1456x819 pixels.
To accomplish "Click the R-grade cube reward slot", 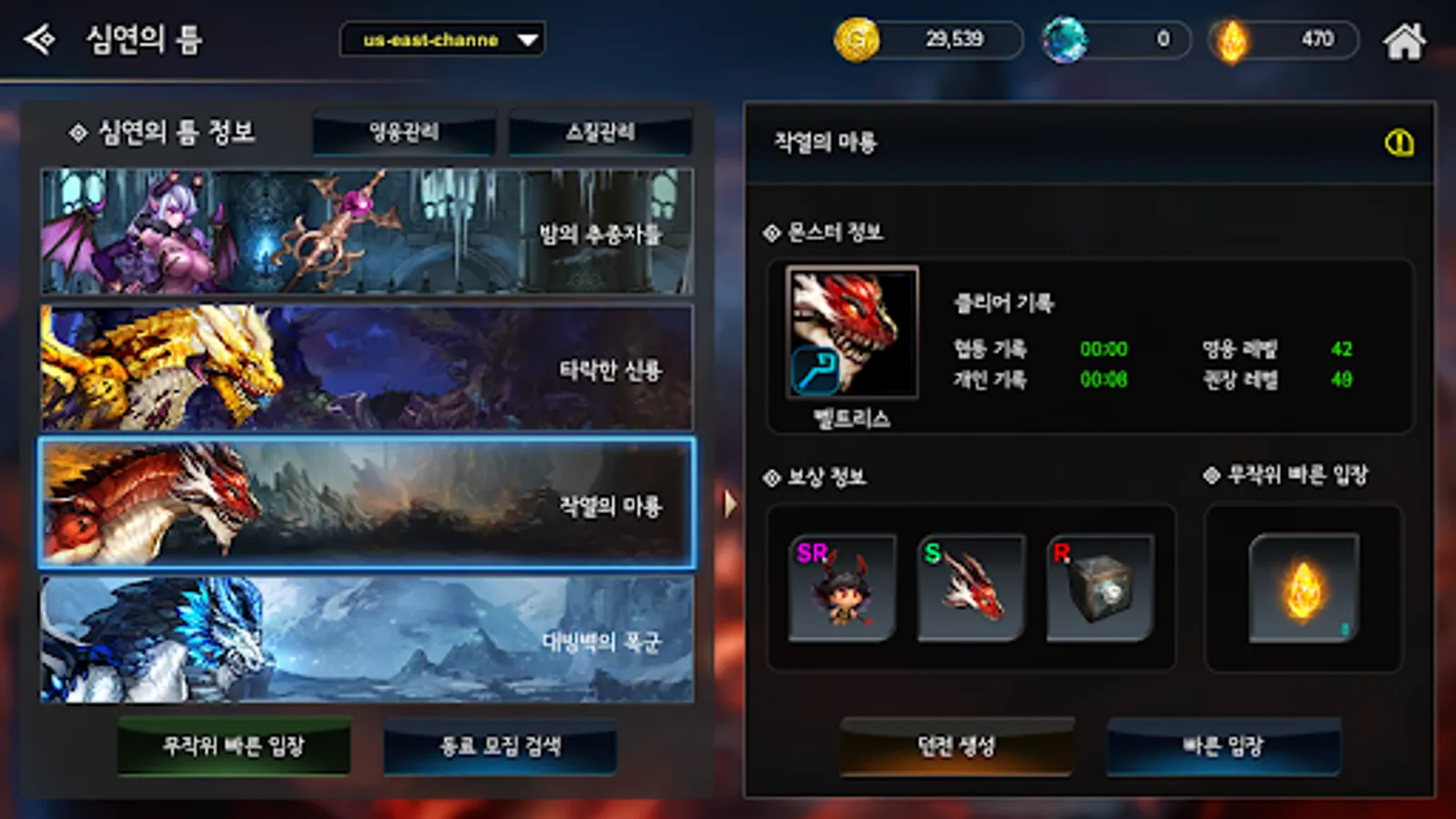I will click(x=1101, y=587).
